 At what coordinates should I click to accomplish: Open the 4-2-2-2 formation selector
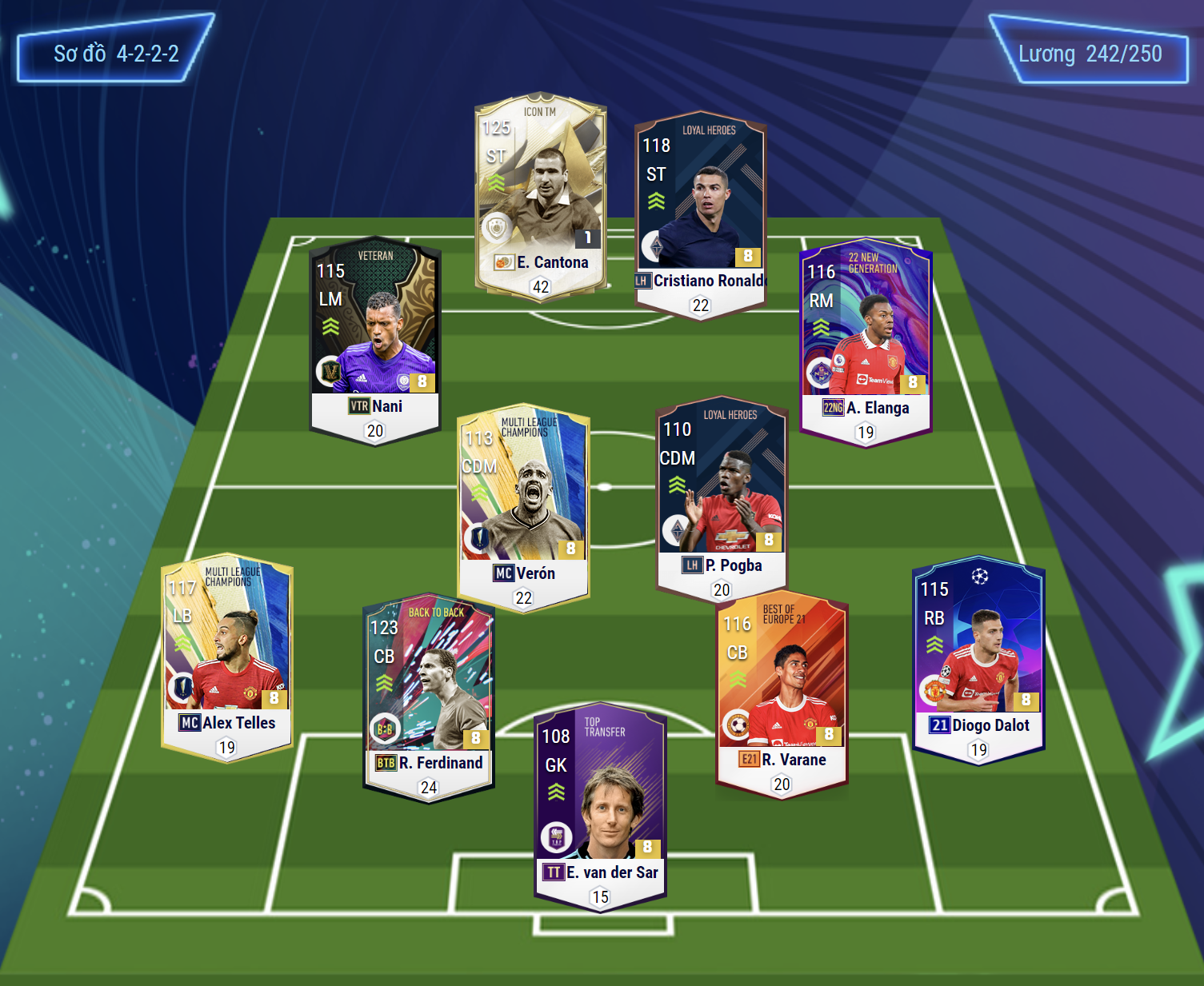point(116,54)
